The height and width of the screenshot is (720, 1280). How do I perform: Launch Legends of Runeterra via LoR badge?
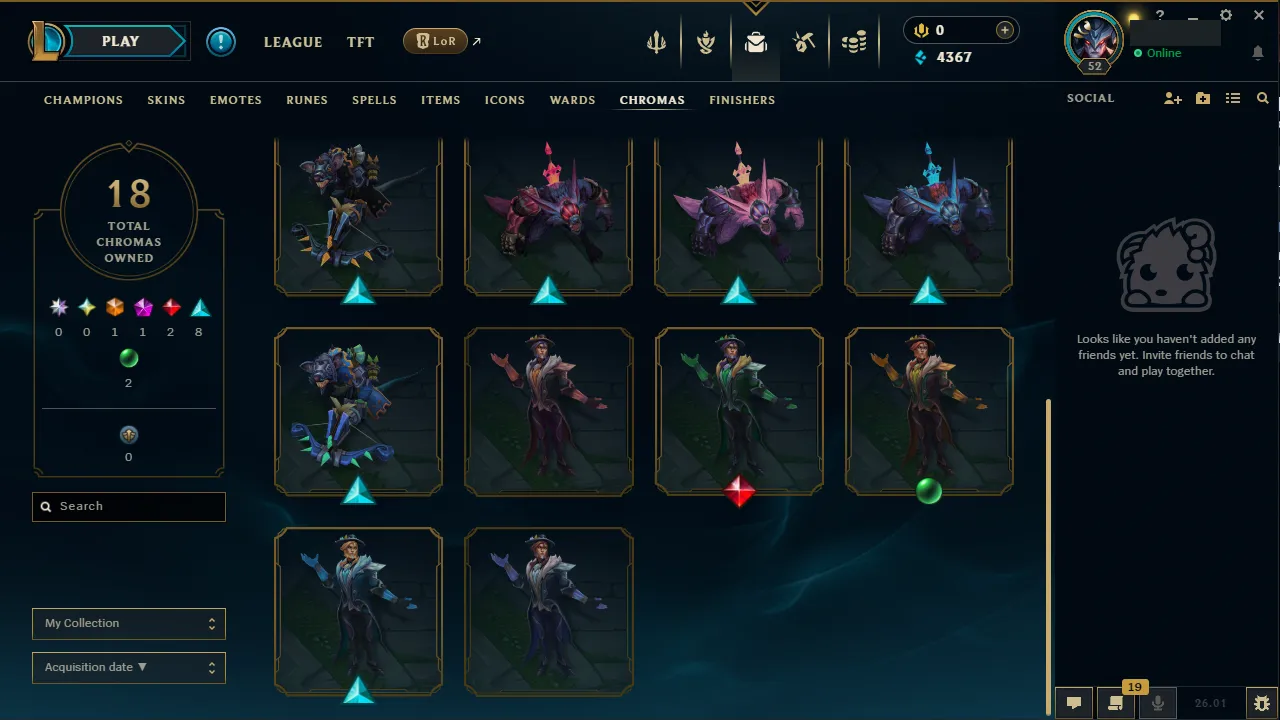point(437,41)
